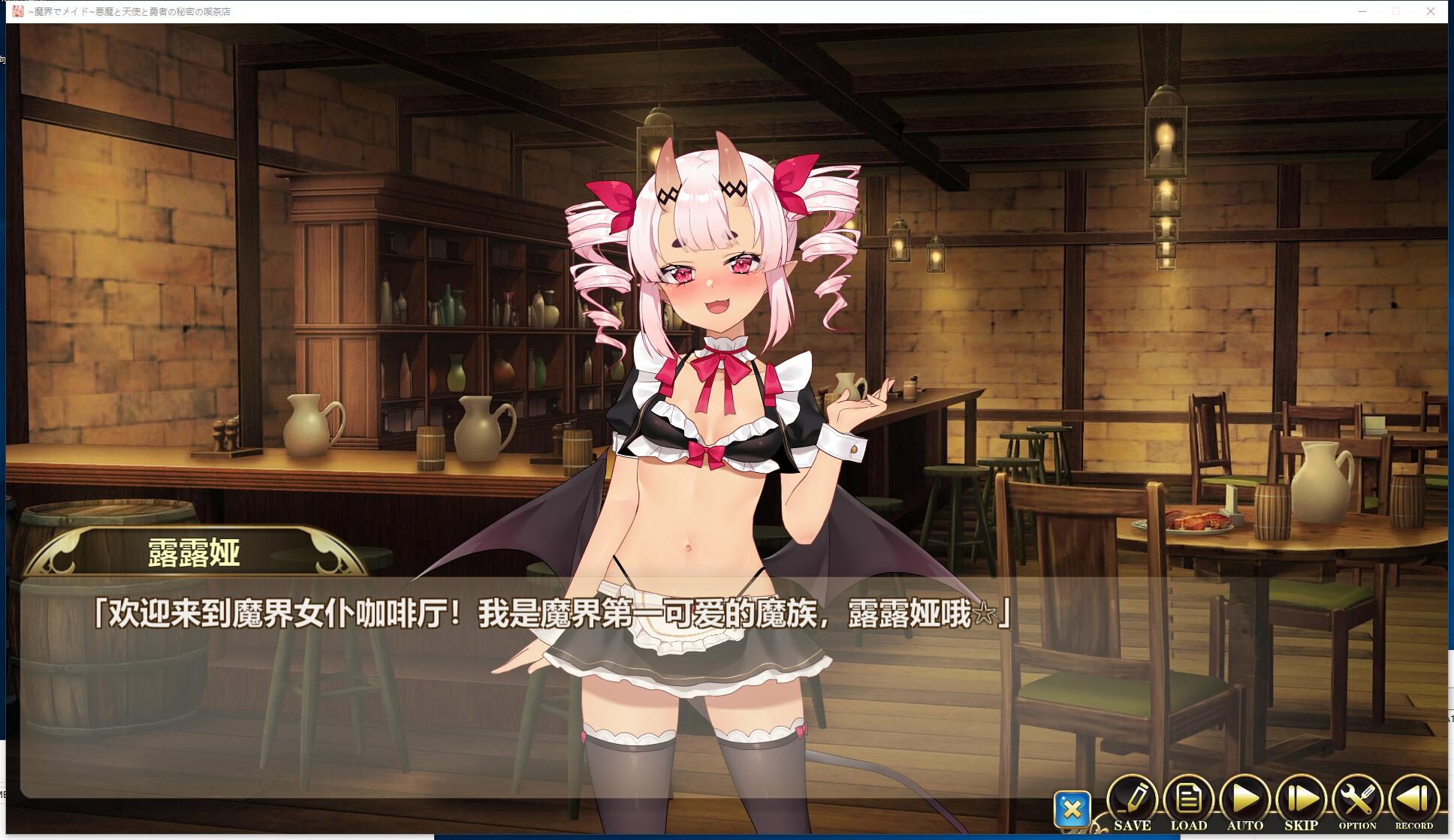1454x840 pixels.
Task: Hide the dialogue window using the X button
Action: (x=1073, y=808)
